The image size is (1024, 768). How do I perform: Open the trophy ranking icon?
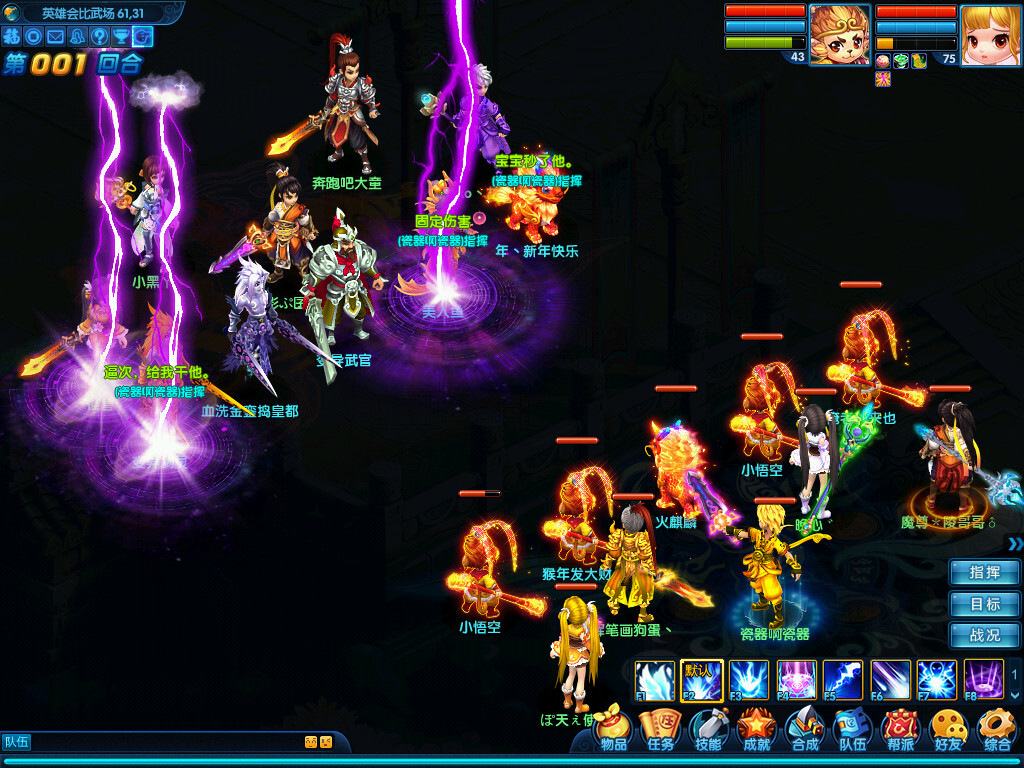[x=121, y=36]
